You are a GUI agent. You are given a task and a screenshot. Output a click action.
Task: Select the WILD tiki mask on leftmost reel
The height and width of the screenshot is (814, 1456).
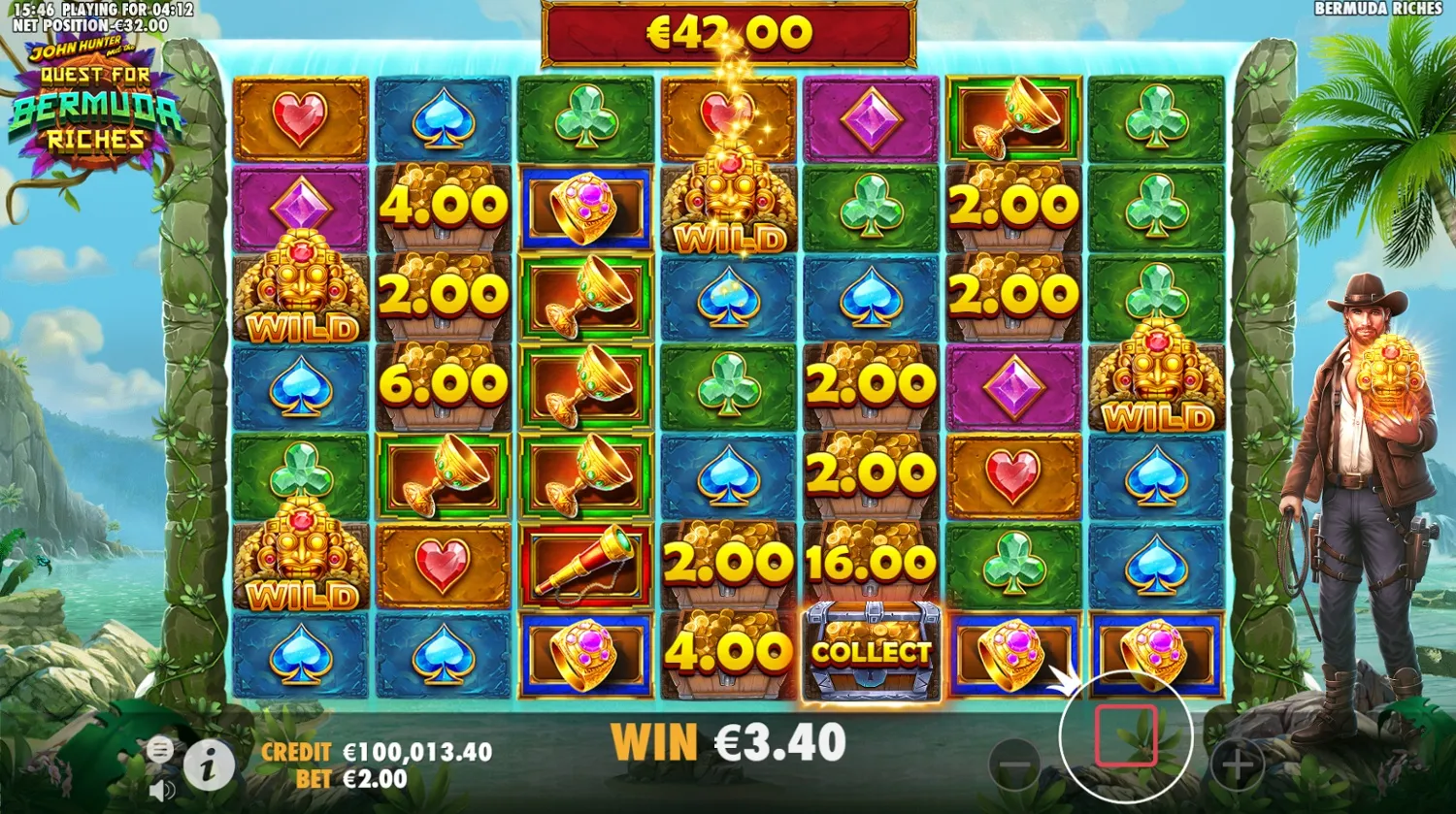pos(299,291)
